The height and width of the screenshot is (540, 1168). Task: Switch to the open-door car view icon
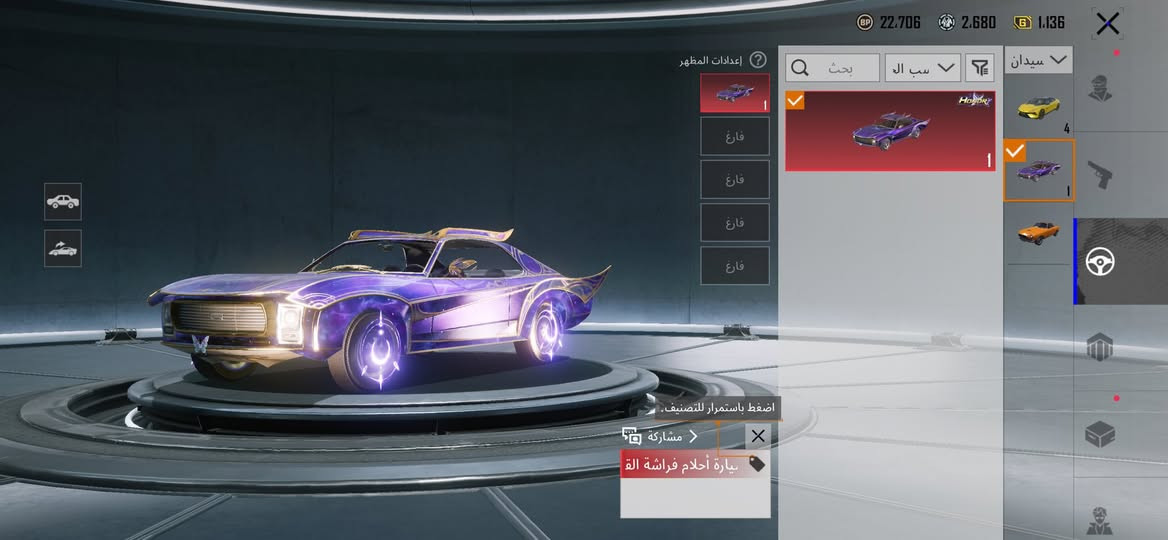63,248
